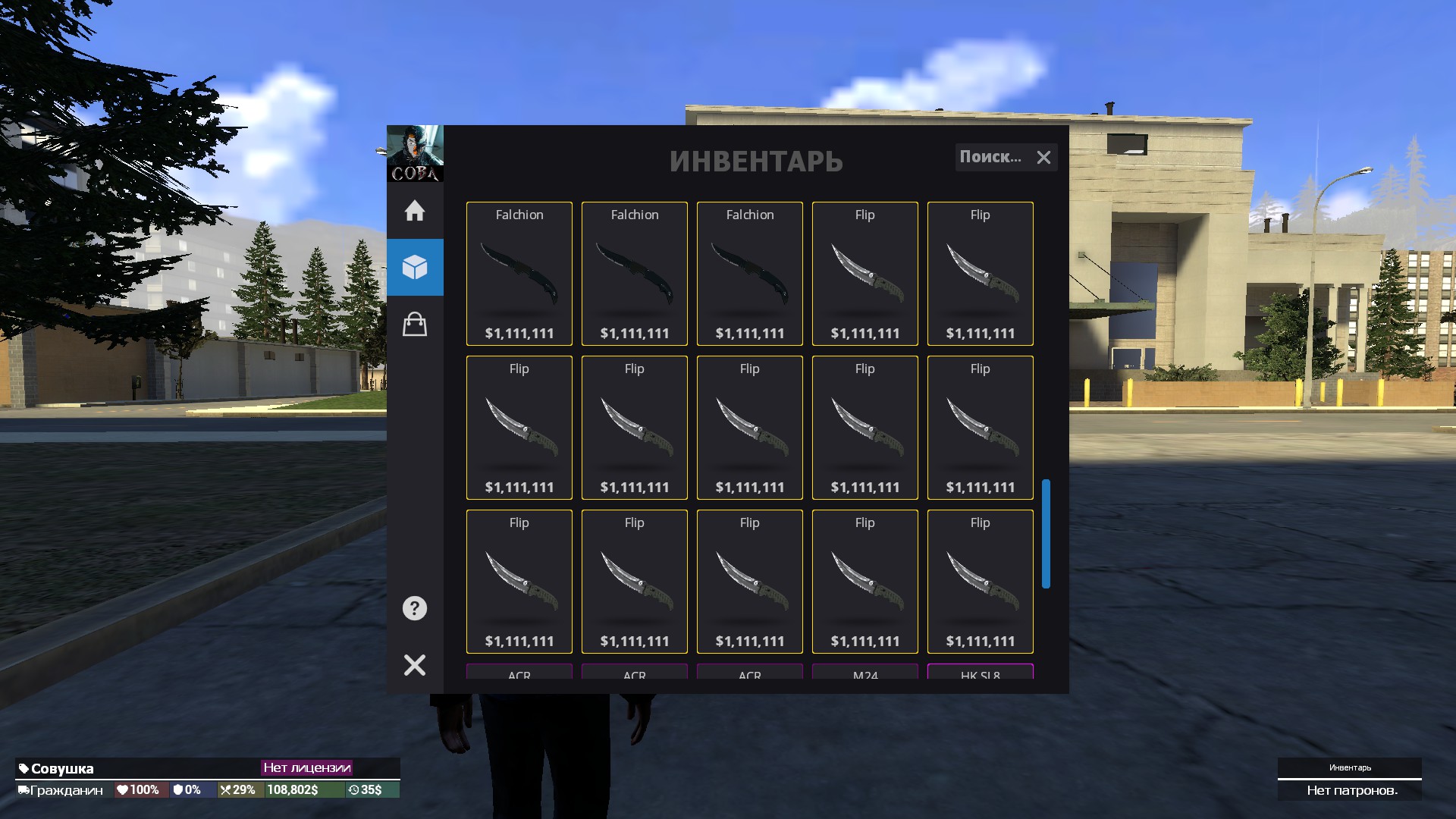Choose the HK SL8 item card
The width and height of the screenshot is (1456, 819).
pos(981,672)
